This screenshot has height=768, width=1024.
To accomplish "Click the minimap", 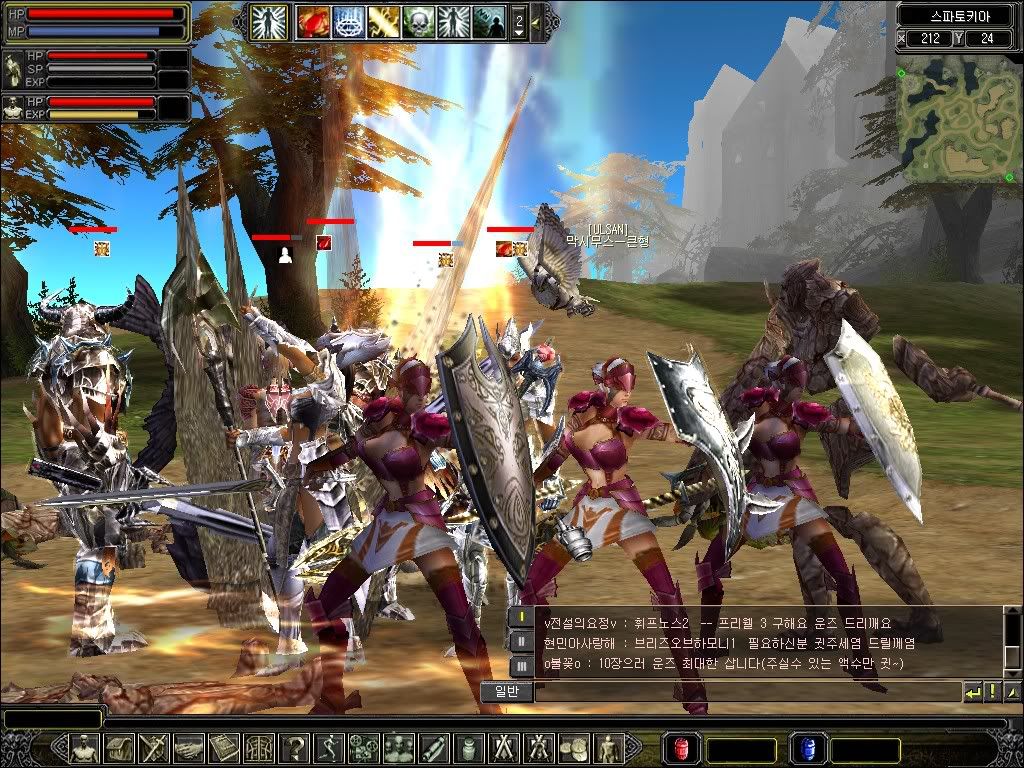I will click(x=952, y=118).
